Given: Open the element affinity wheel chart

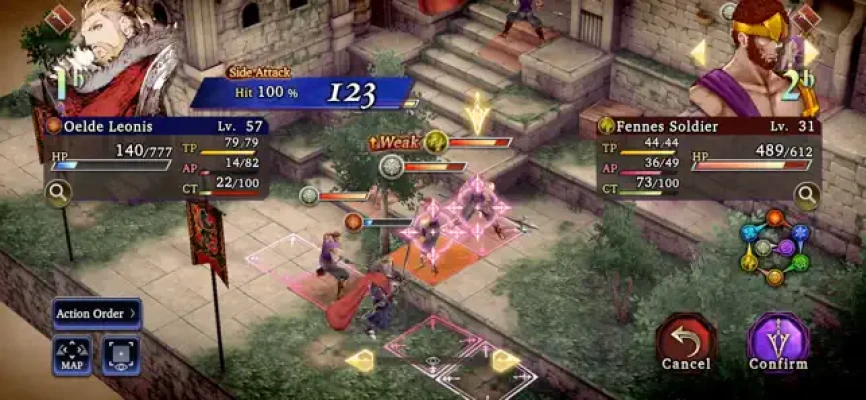Looking at the screenshot, I should (x=774, y=246).
